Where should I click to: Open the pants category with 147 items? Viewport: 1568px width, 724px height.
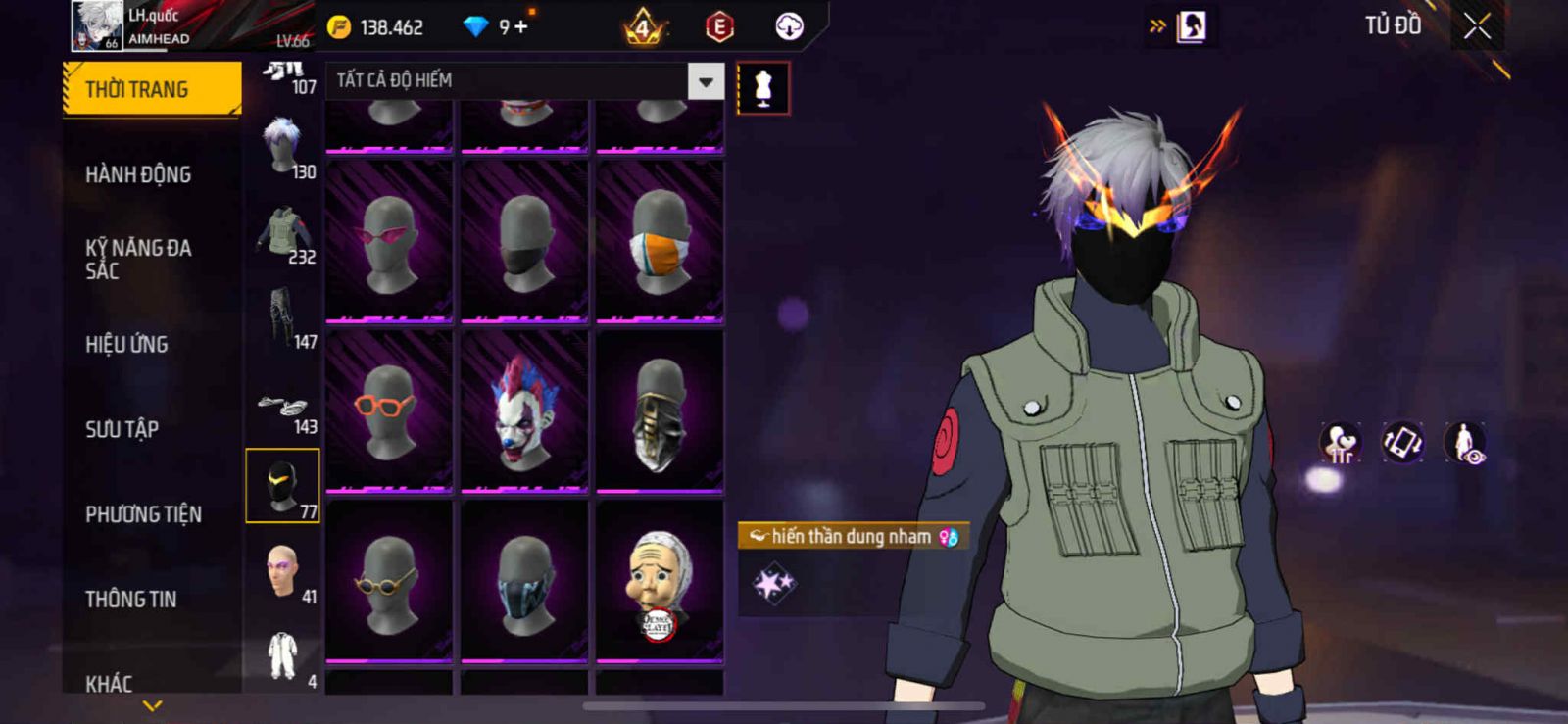283,315
